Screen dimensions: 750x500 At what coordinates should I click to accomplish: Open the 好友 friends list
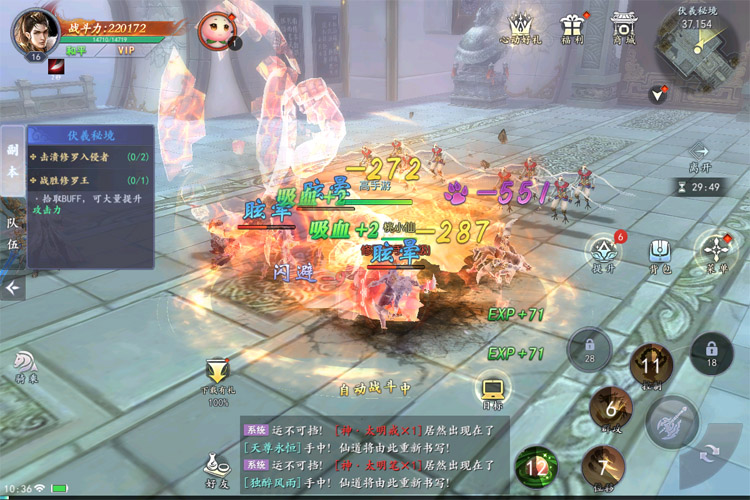(214, 467)
